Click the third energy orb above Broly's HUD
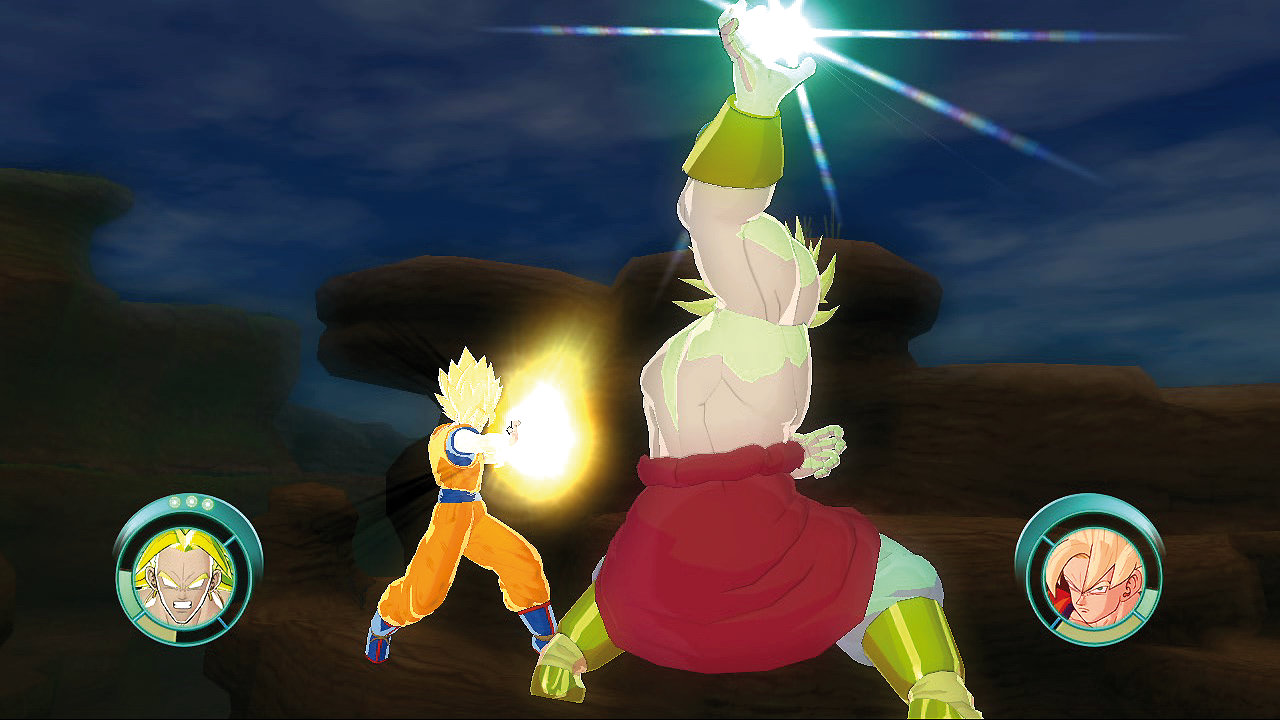Screen dimensions: 1280x720 click(207, 503)
